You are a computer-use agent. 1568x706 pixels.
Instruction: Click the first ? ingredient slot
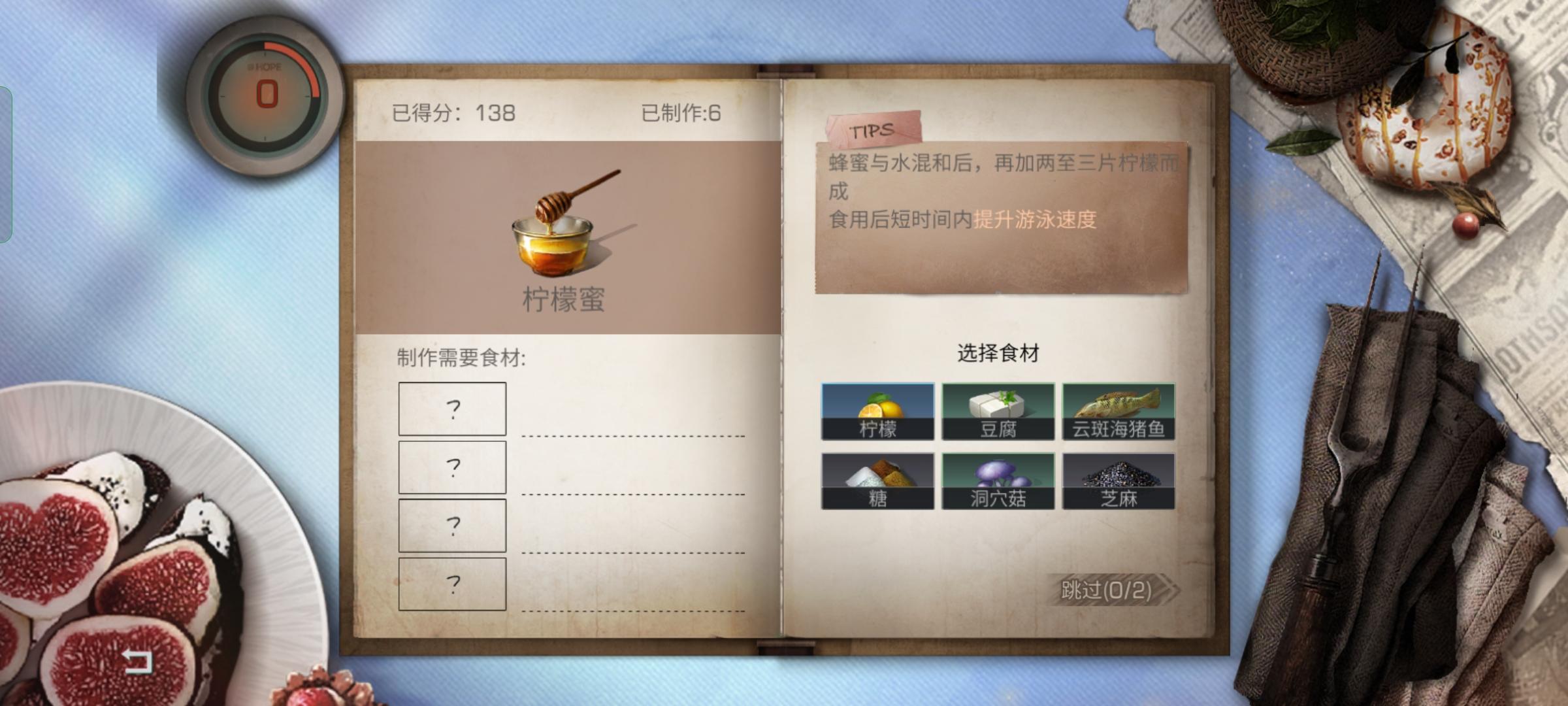(452, 407)
